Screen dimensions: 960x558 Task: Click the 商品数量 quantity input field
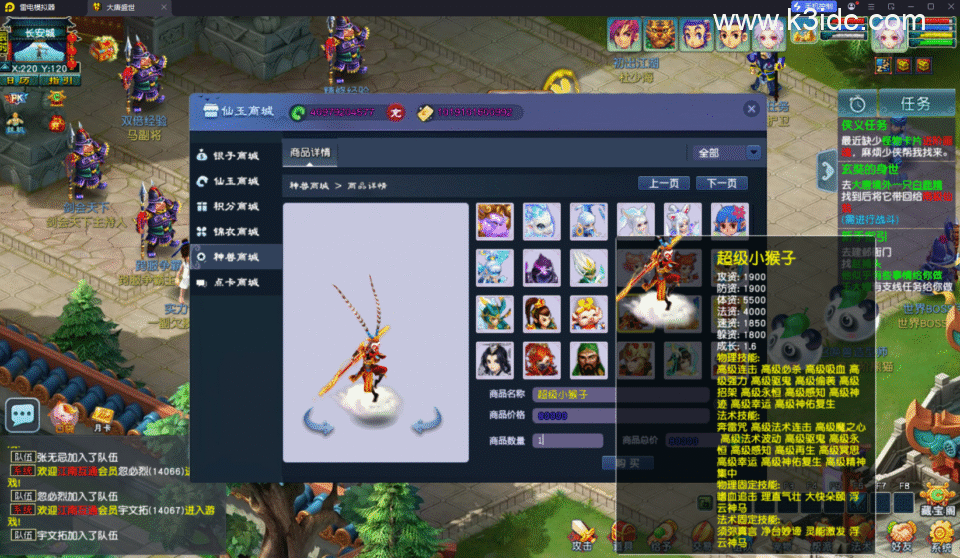568,440
